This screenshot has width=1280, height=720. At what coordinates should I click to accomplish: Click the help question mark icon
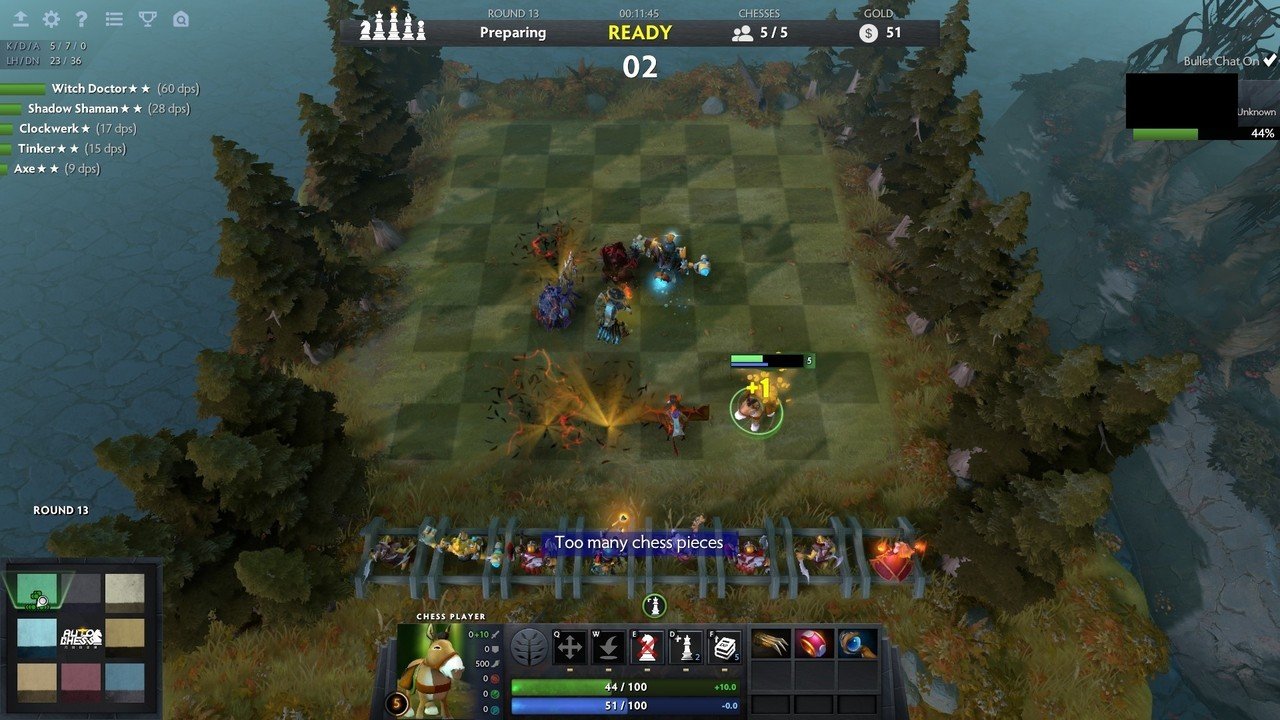point(83,19)
